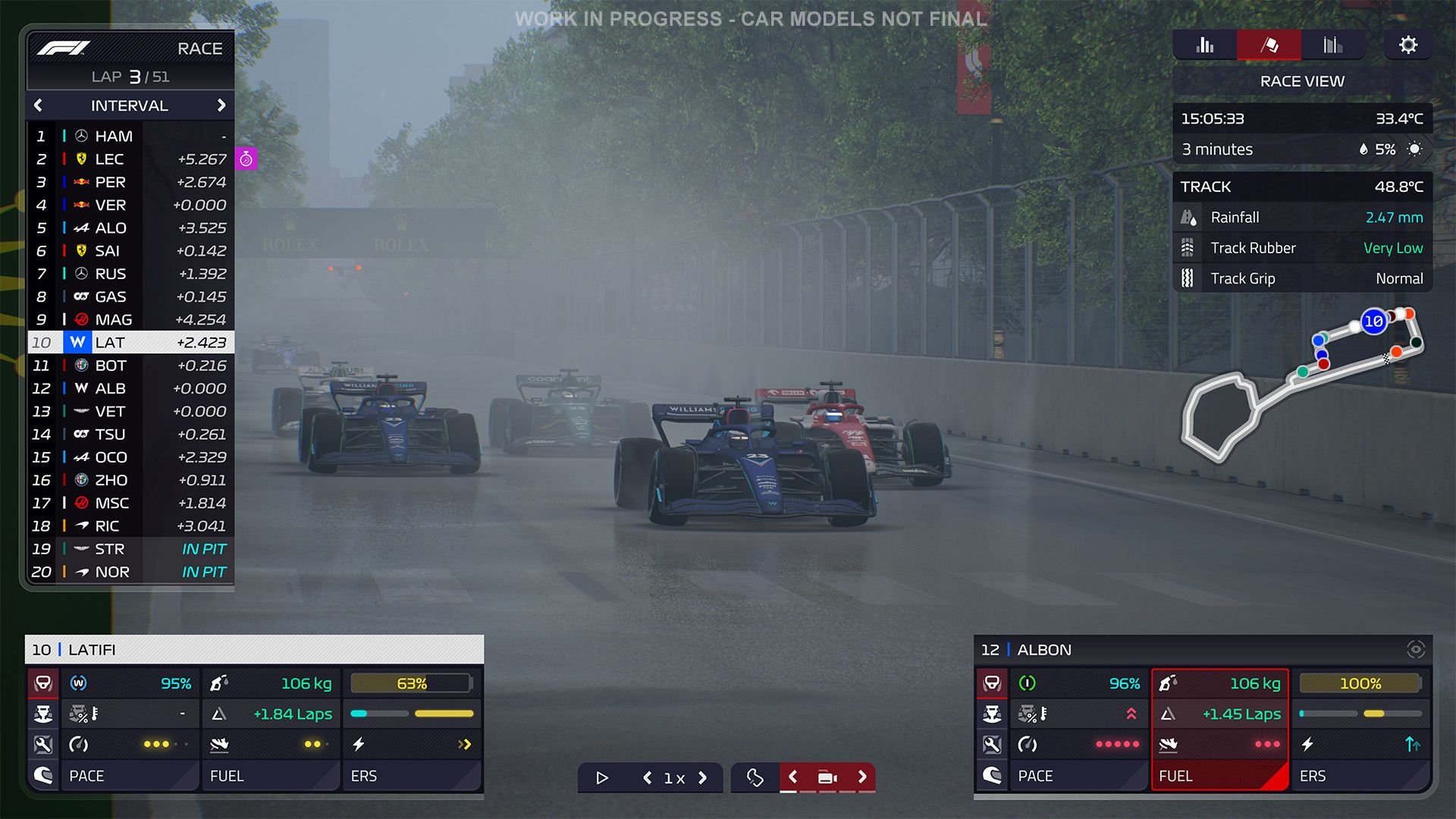This screenshot has width=1456, height=819.
Task: Click the declining bar-chart stats icon
Action: click(x=1332, y=45)
